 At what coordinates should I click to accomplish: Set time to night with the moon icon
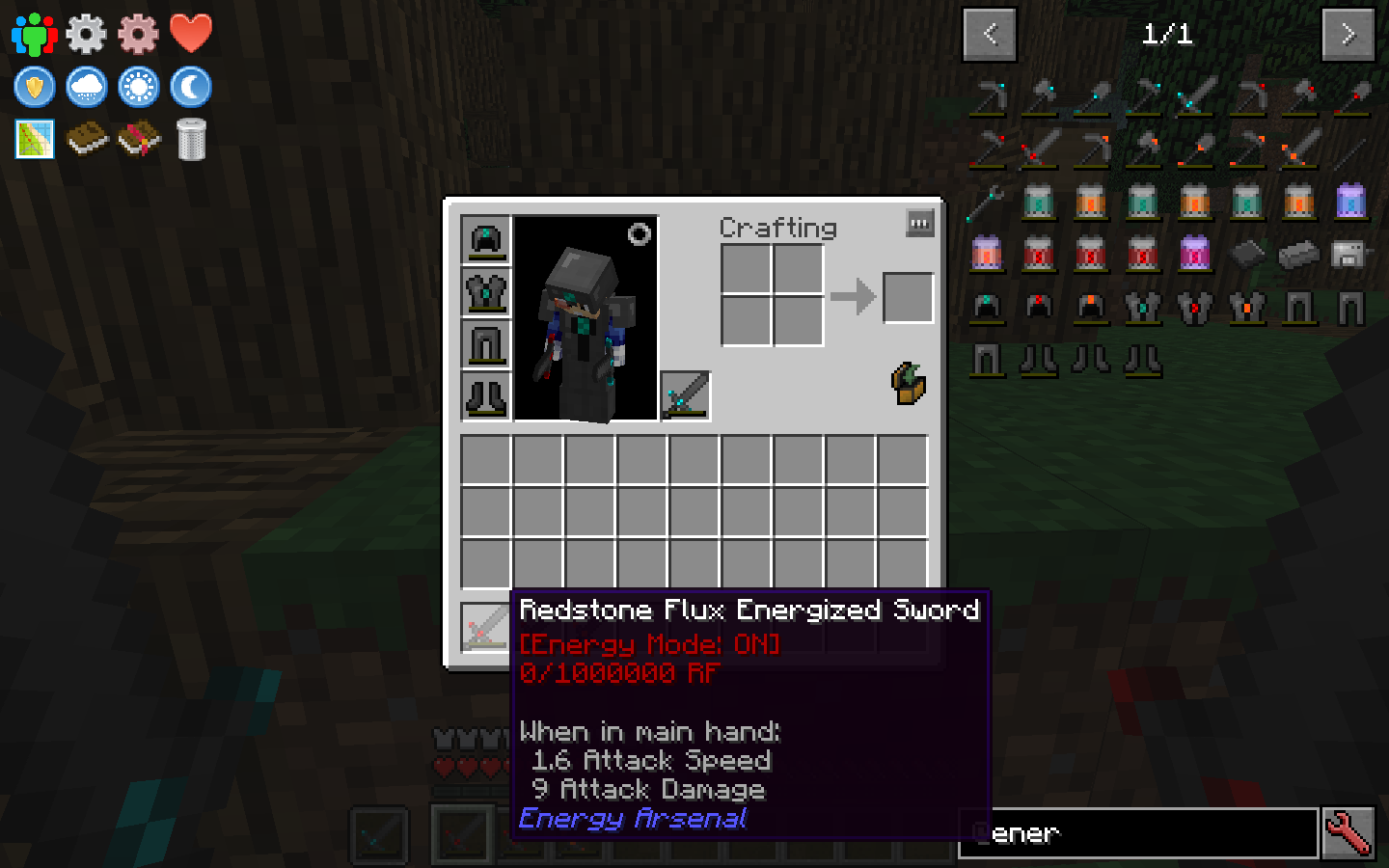click(x=190, y=86)
